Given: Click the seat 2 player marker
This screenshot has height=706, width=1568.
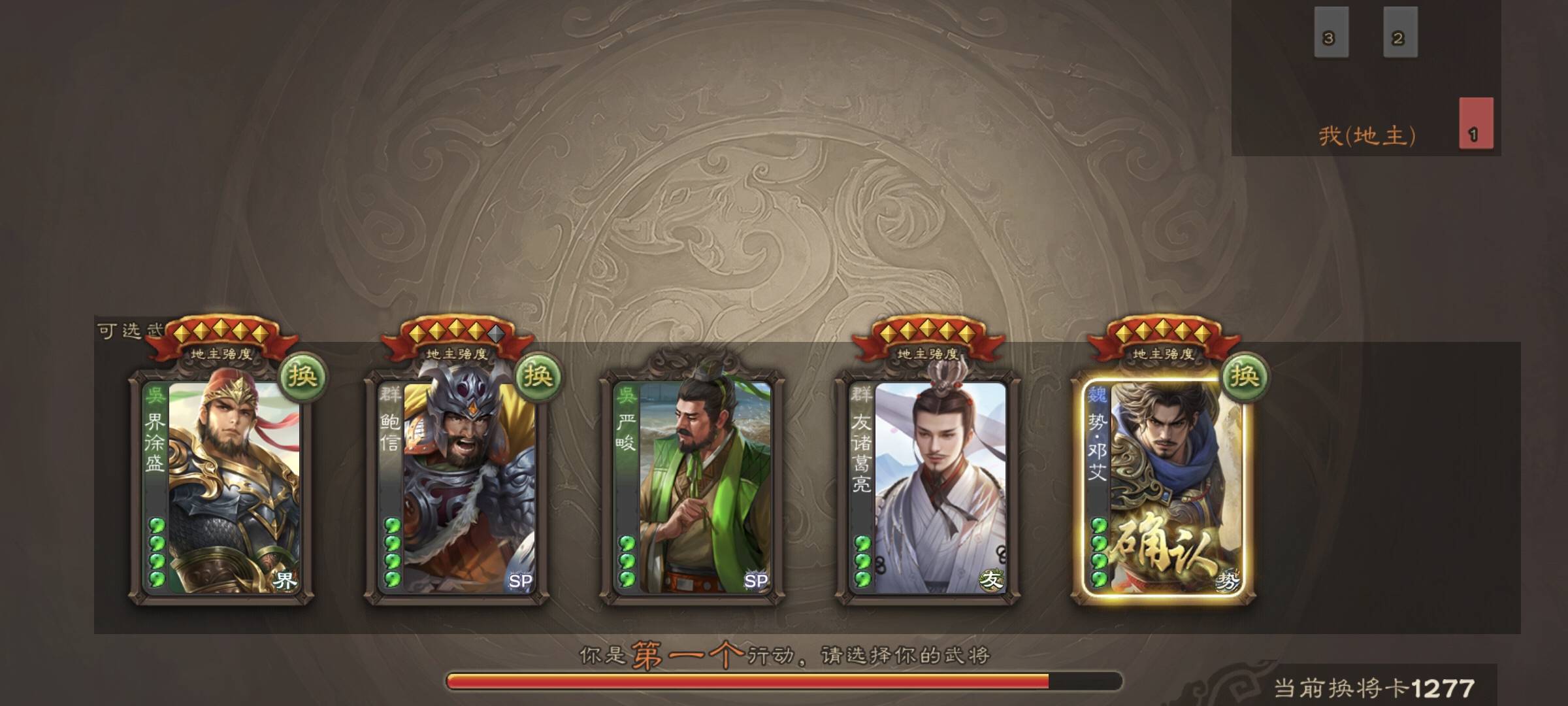Looking at the screenshot, I should (x=1400, y=33).
